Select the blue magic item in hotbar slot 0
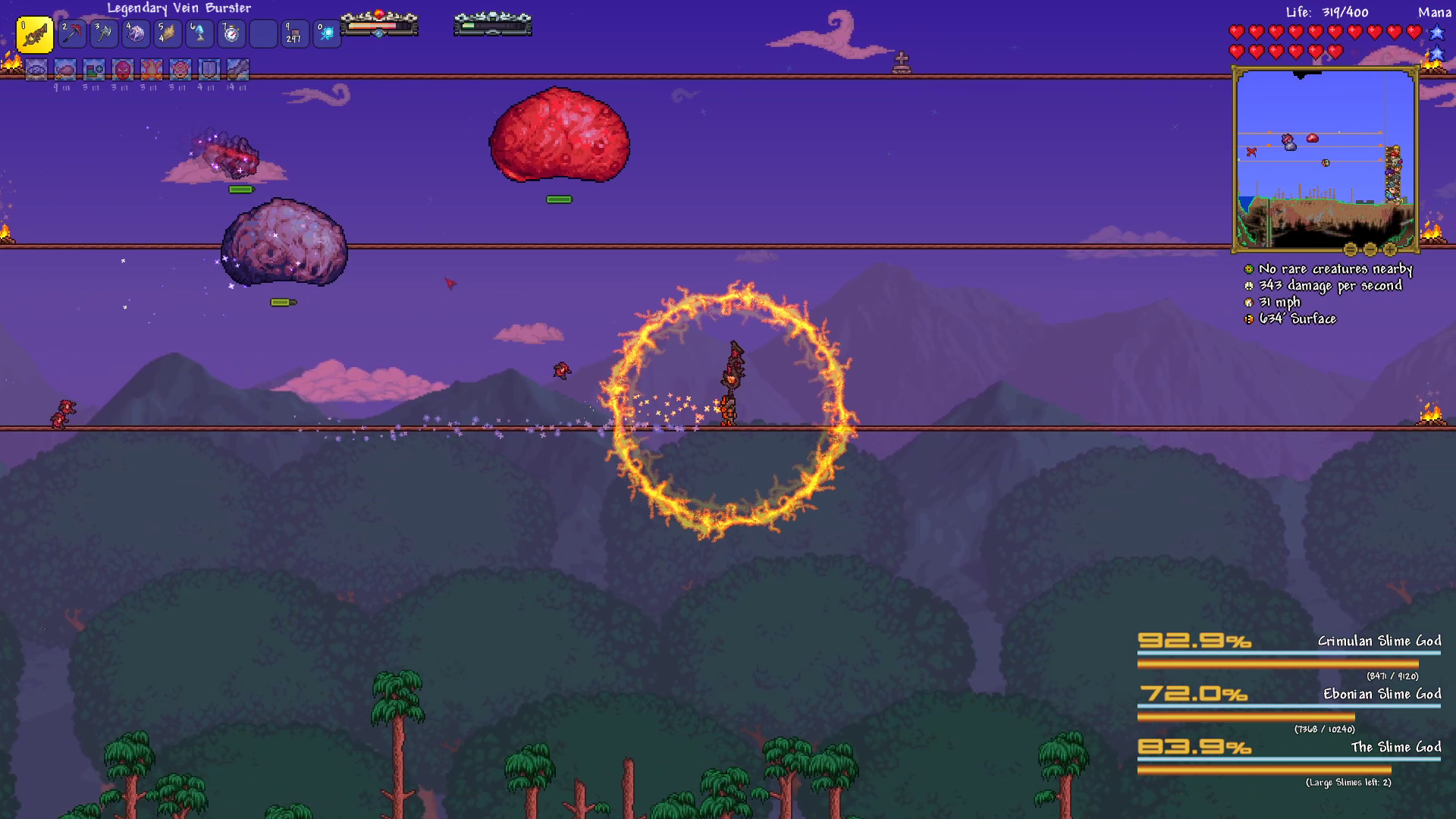1456x819 pixels. click(x=327, y=34)
